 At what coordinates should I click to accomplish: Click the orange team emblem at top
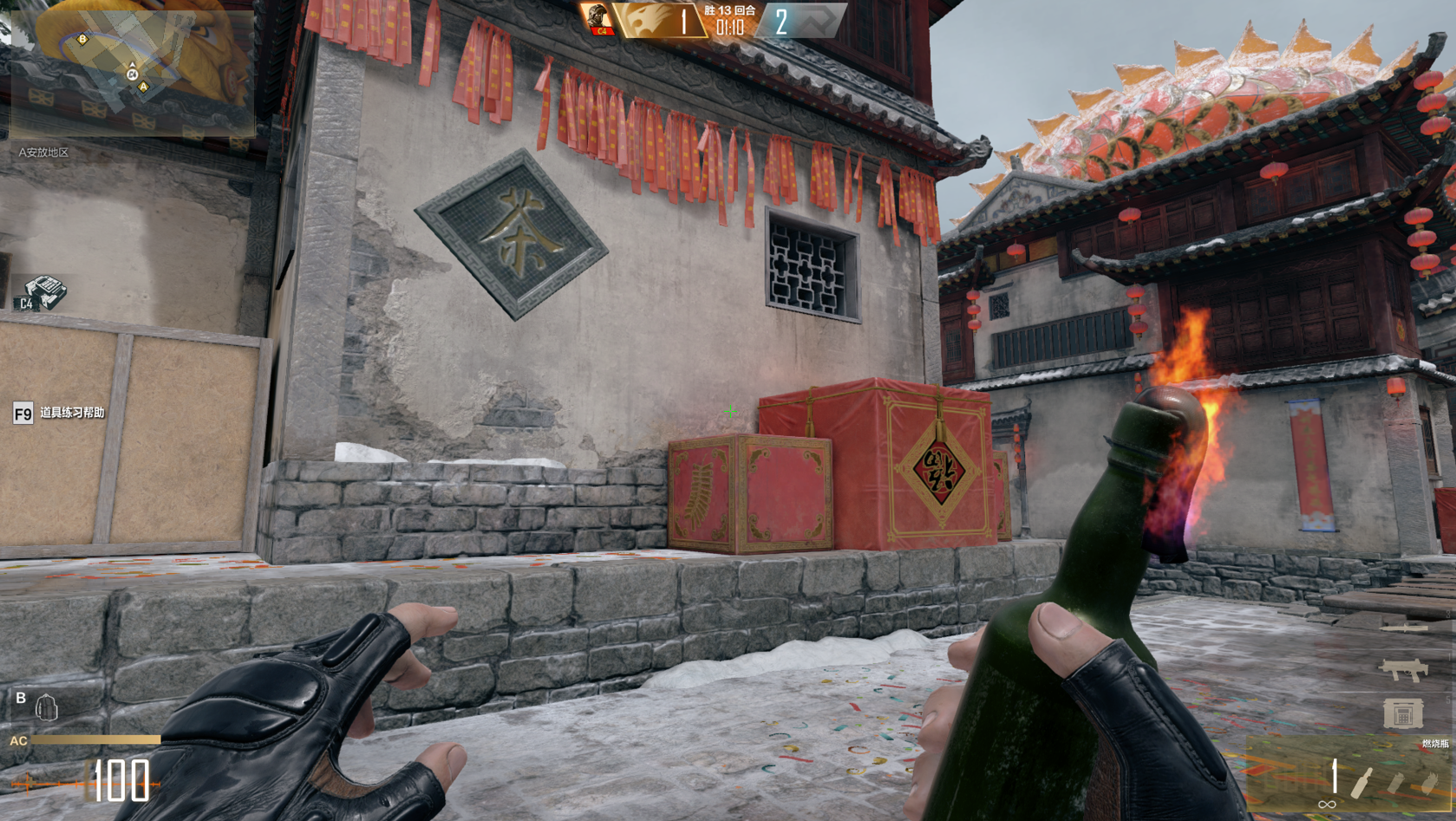click(x=648, y=21)
